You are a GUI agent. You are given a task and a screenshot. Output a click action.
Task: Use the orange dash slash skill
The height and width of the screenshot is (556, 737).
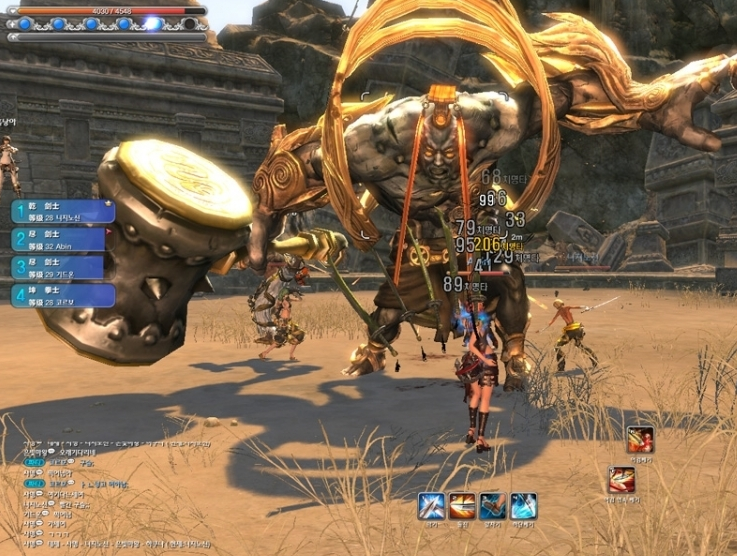pyautogui.click(x=462, y=506)
